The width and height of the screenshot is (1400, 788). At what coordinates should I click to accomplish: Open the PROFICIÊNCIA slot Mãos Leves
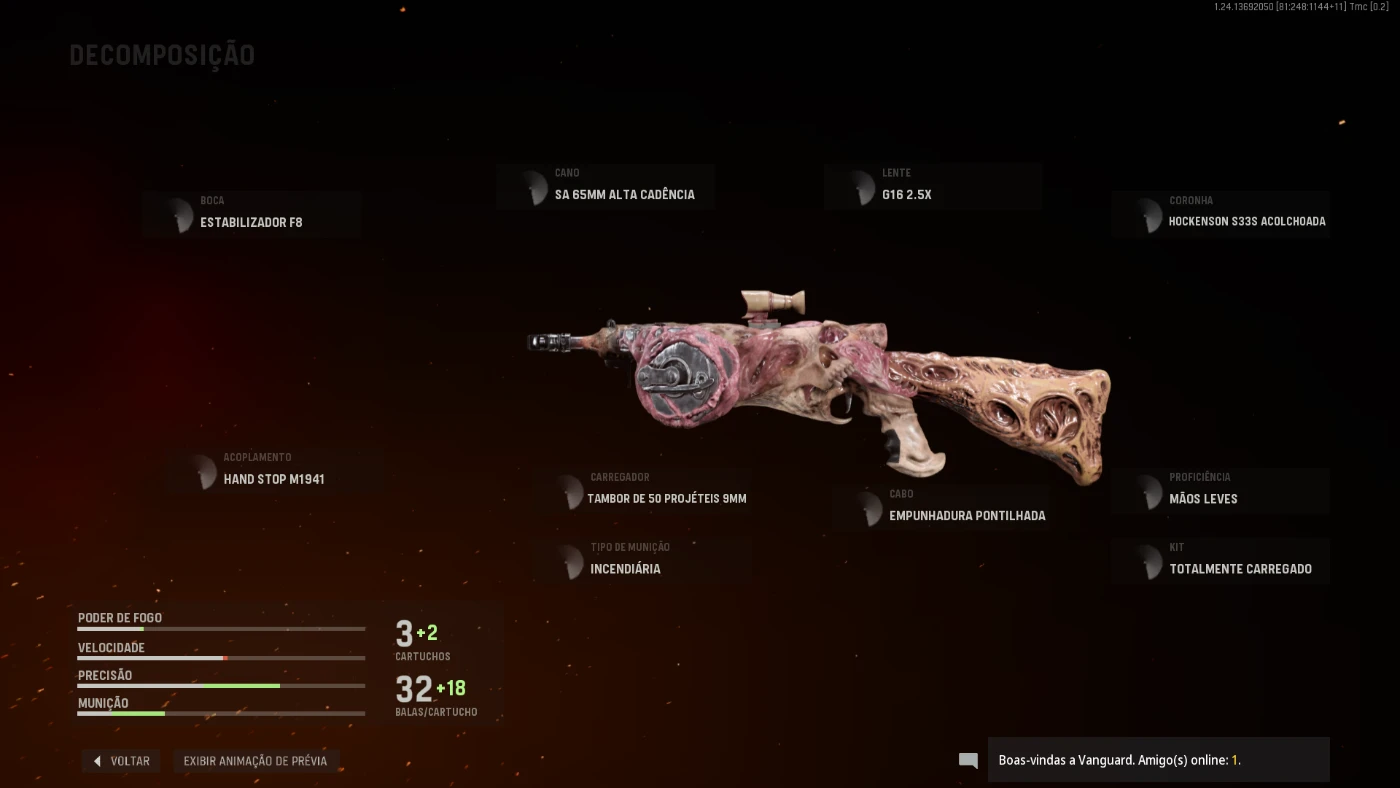pyautogui.click(x=1220, y=490)
